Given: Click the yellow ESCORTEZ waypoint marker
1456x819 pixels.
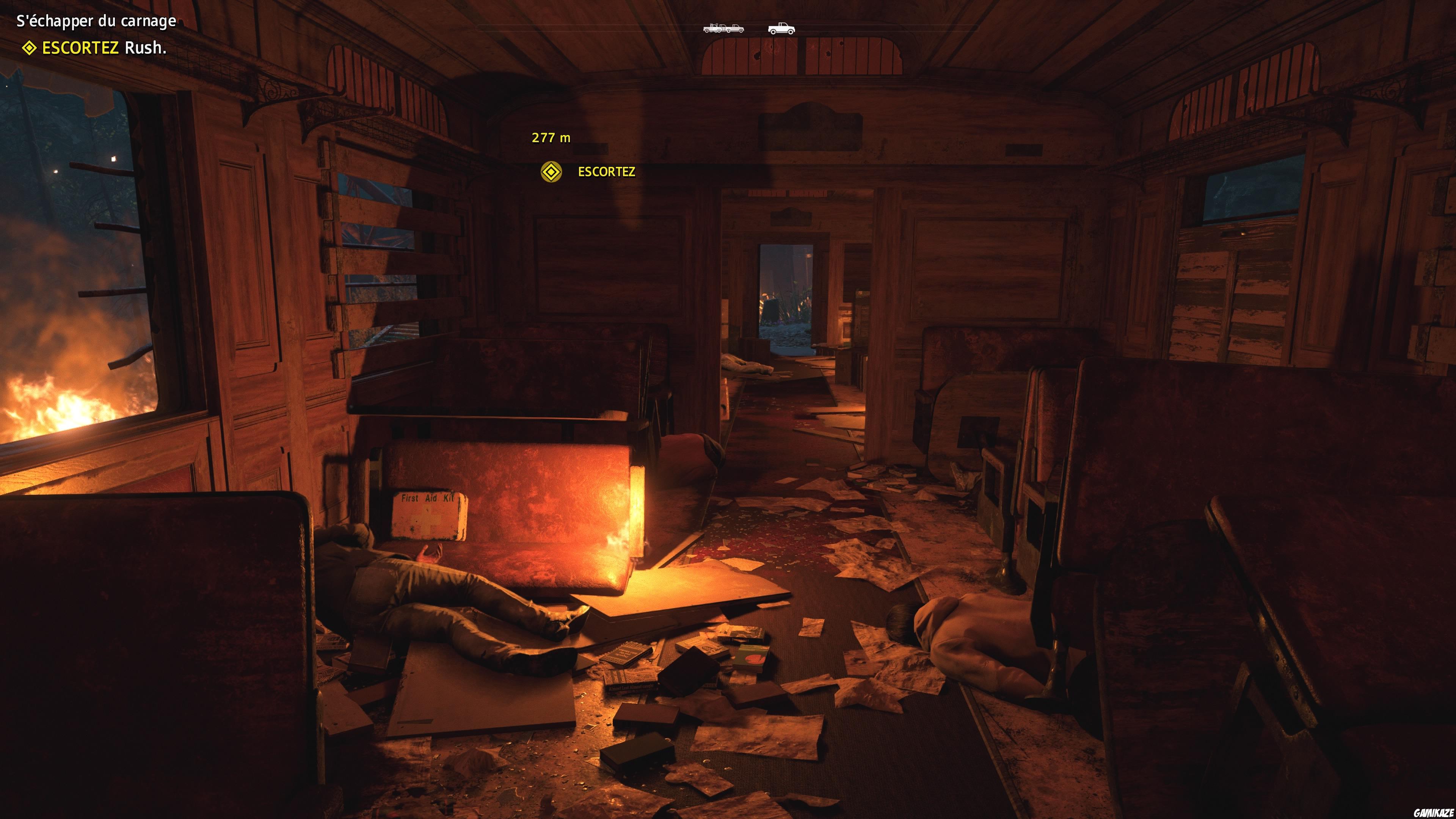Looking at the screenshot, I should (551, 172).
